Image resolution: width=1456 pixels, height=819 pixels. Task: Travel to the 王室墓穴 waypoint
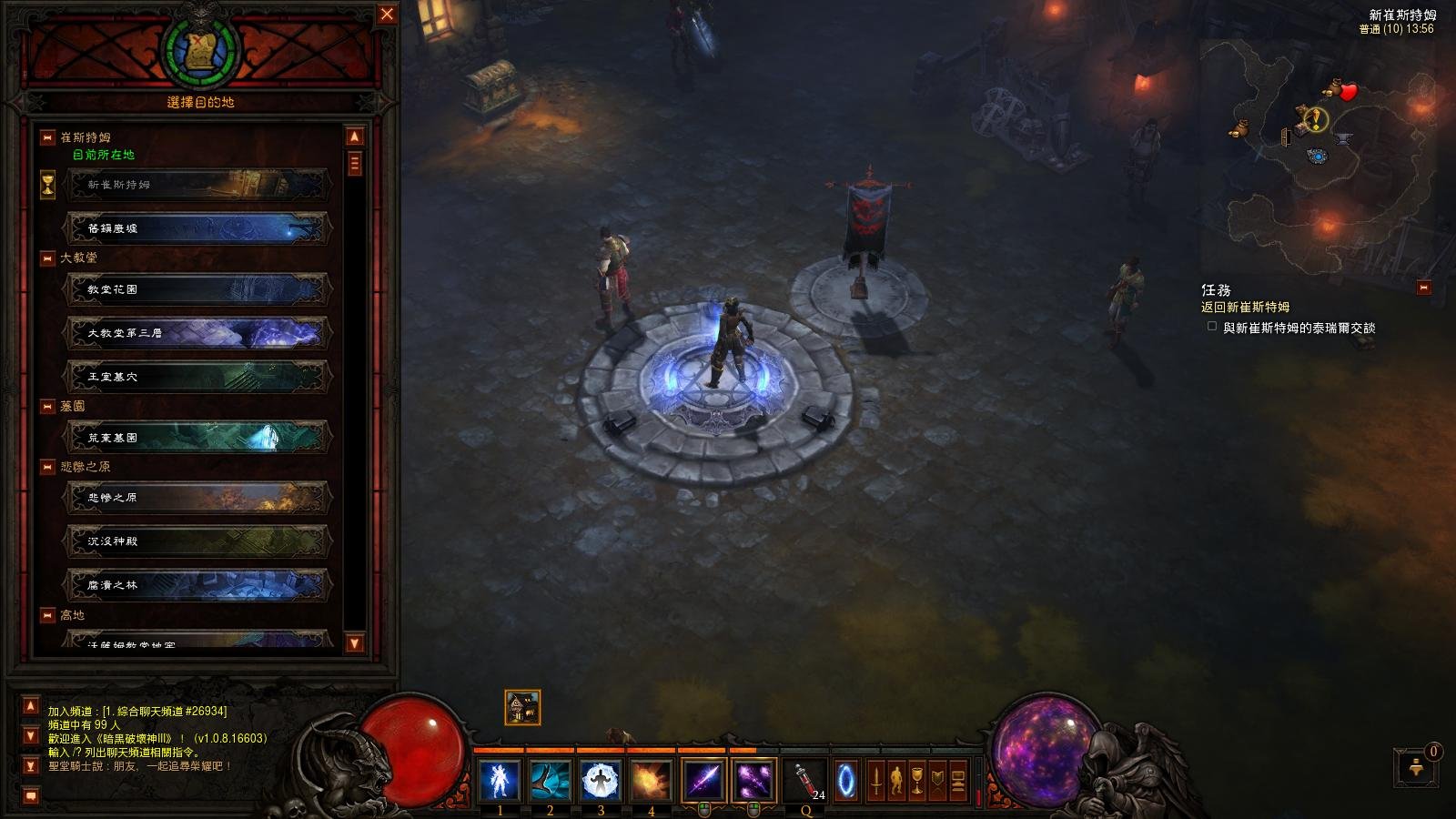(x=197, y=377)
